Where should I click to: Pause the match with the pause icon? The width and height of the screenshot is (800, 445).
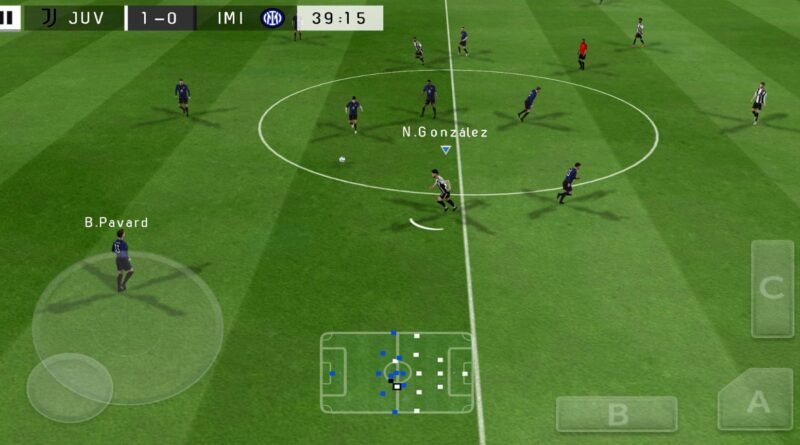(9, 18)
